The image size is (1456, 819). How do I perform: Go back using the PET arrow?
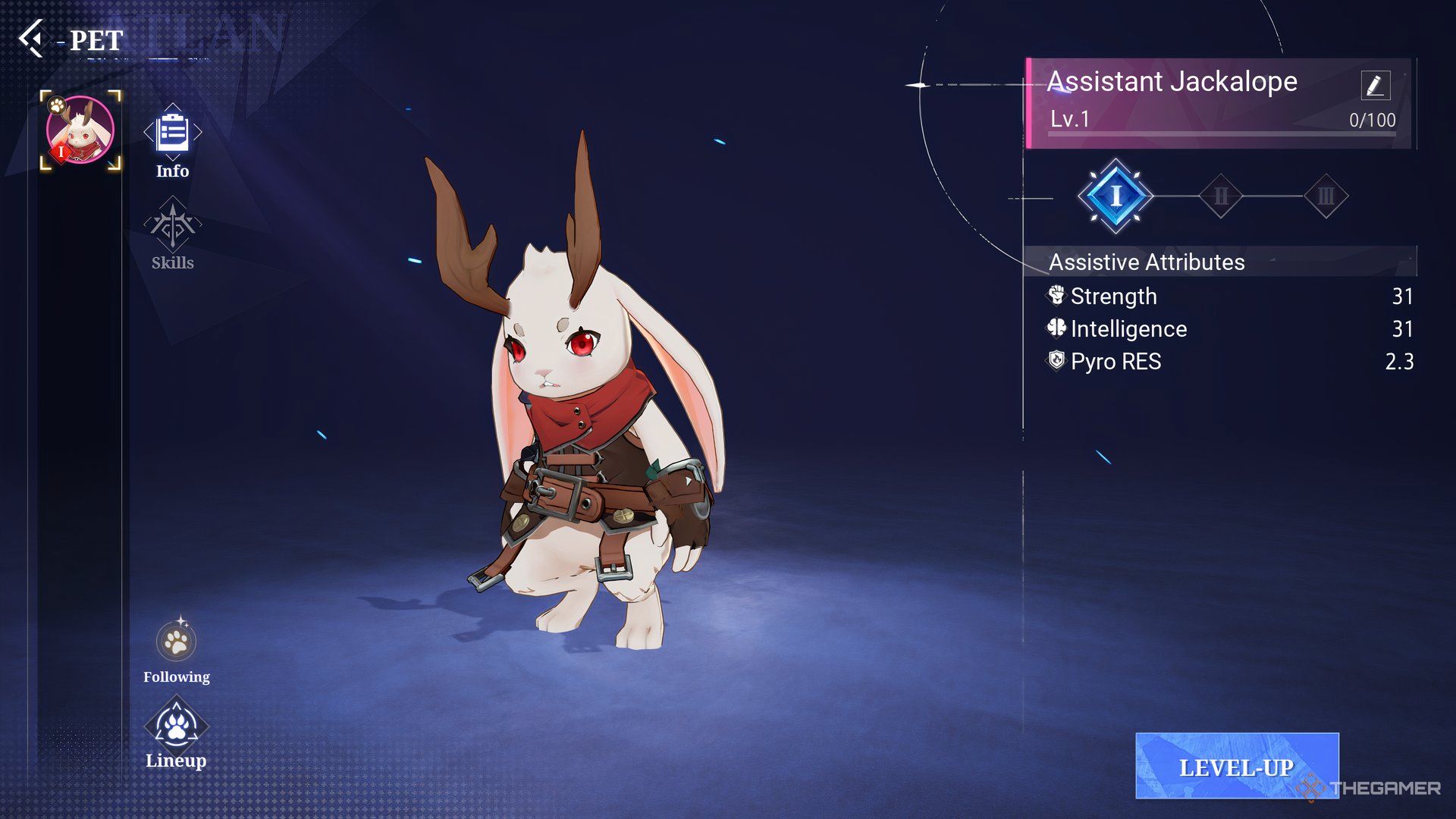click(x=32, y=39)
